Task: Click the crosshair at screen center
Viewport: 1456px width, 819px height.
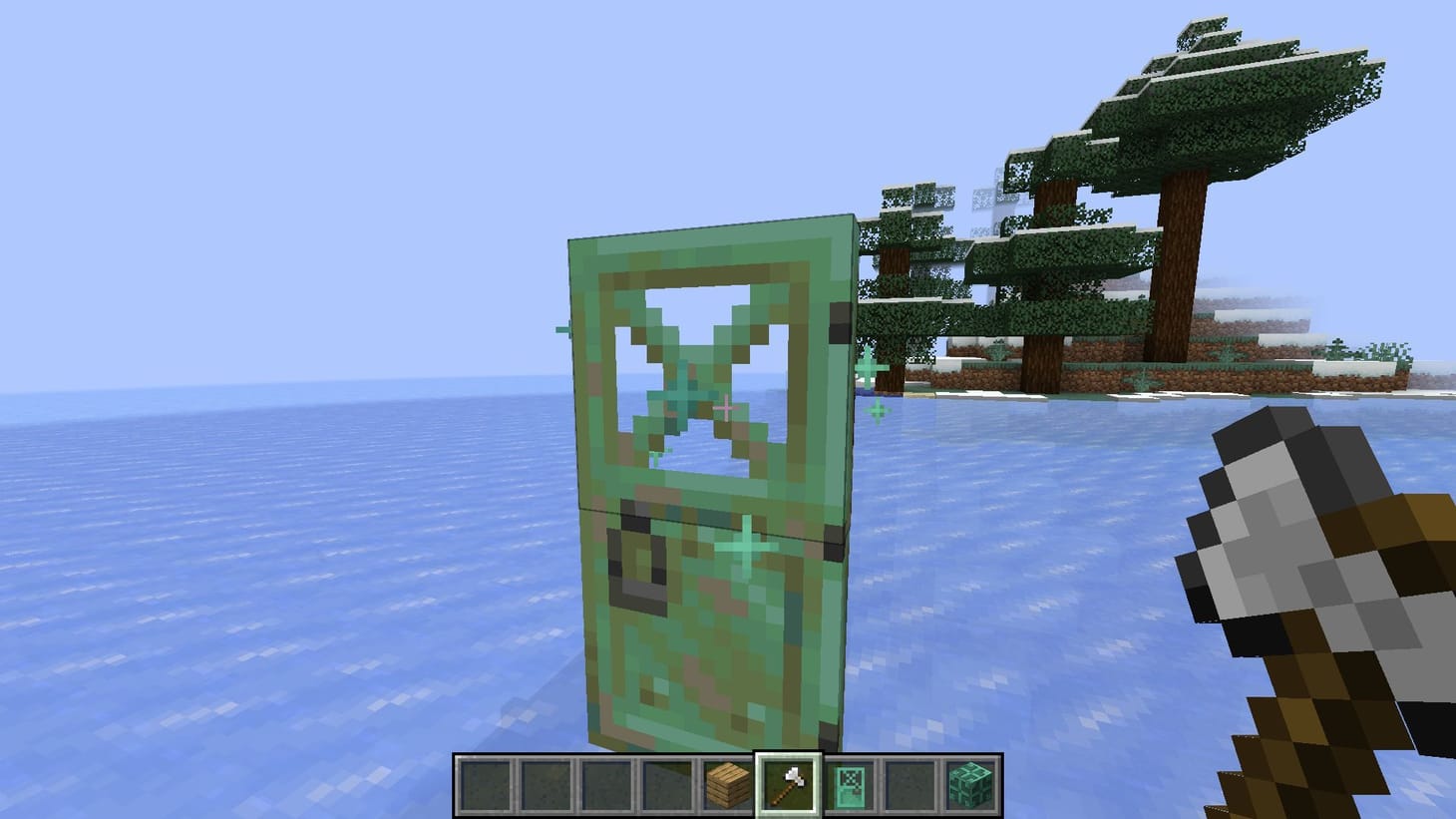Action: 728,409
